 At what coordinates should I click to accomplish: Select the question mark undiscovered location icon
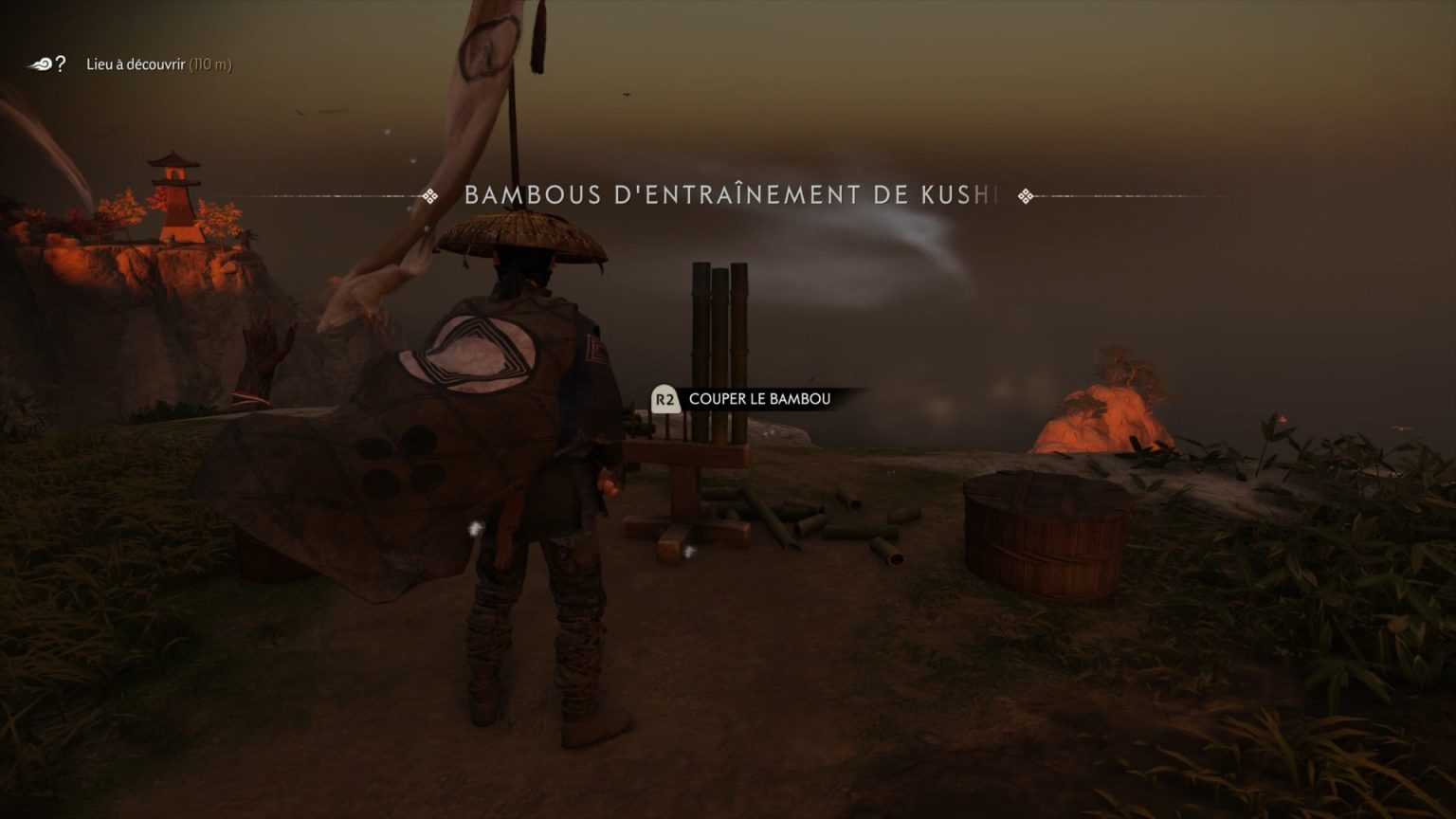point(60,64)
